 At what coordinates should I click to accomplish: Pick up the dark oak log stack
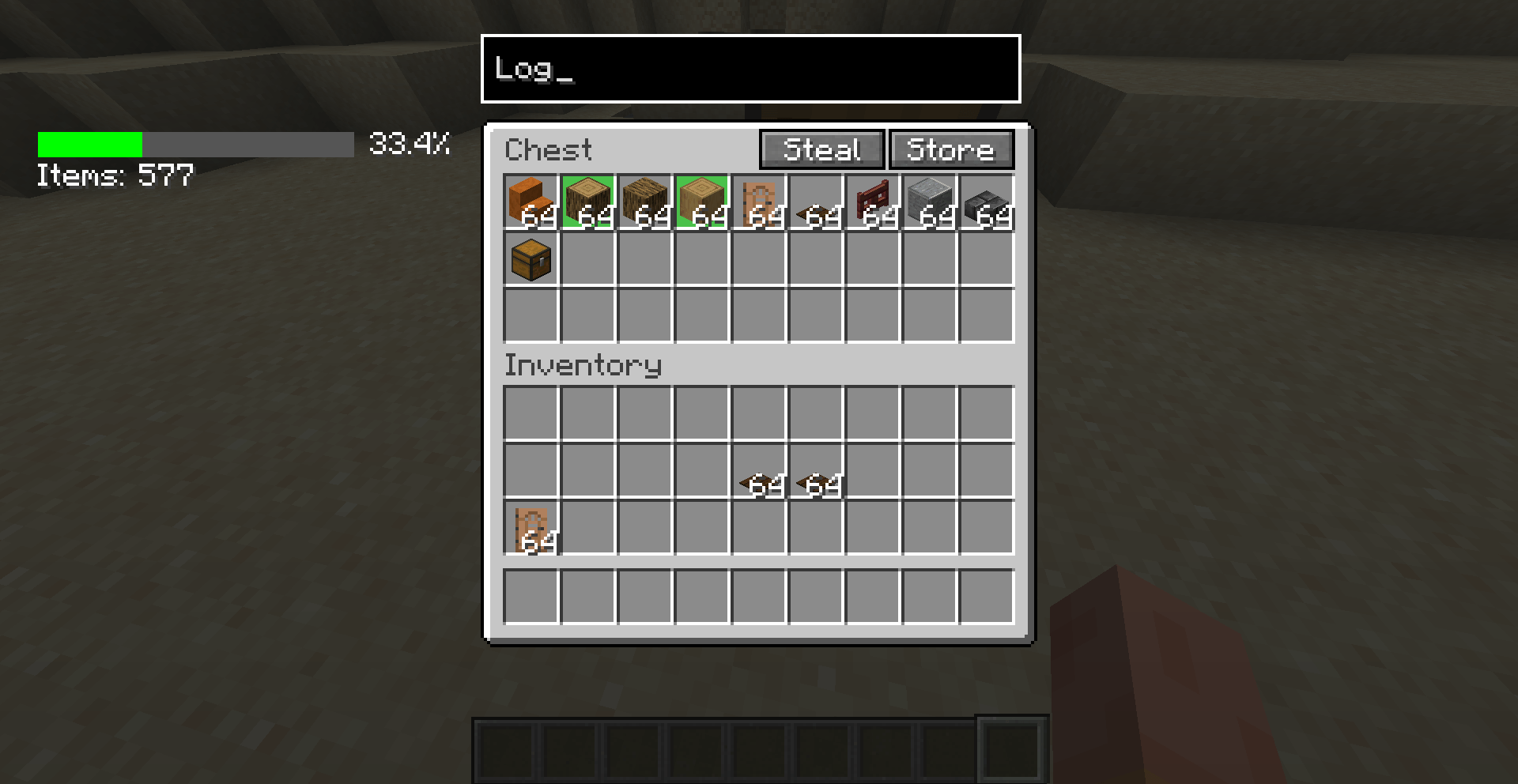(x=645, y=202)
